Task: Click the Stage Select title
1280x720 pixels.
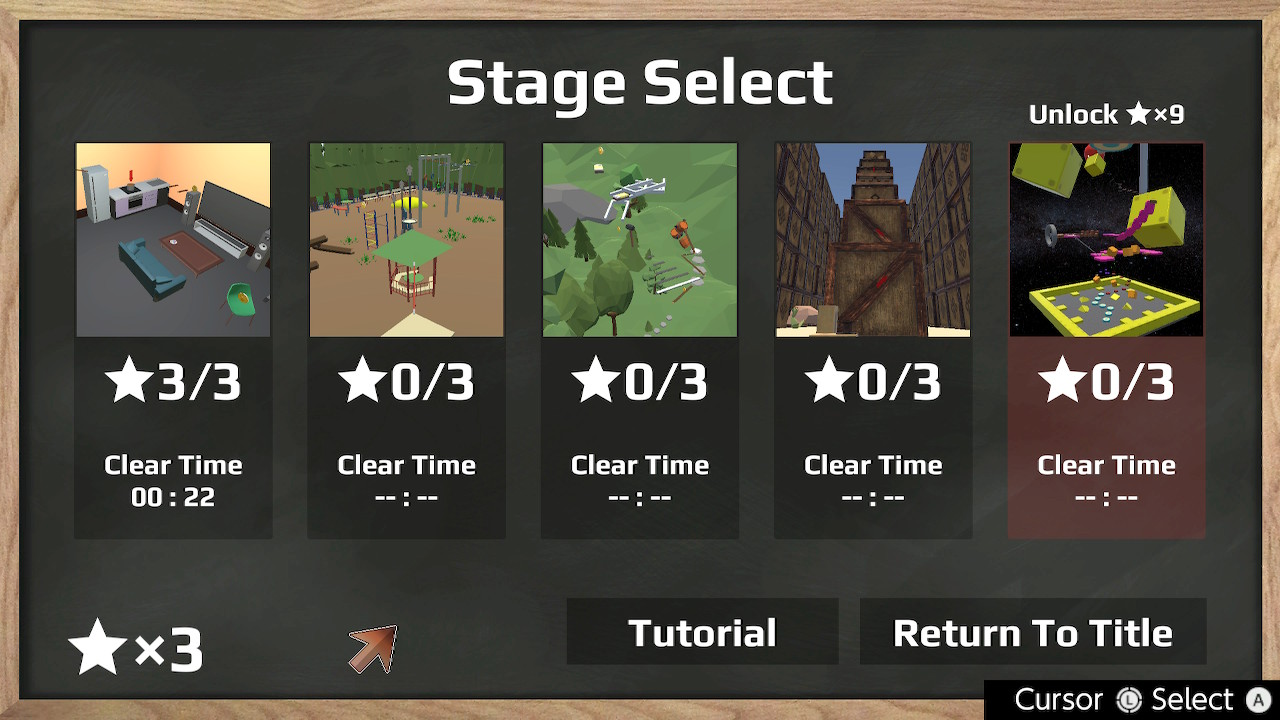Action: (x=641, y=84)
